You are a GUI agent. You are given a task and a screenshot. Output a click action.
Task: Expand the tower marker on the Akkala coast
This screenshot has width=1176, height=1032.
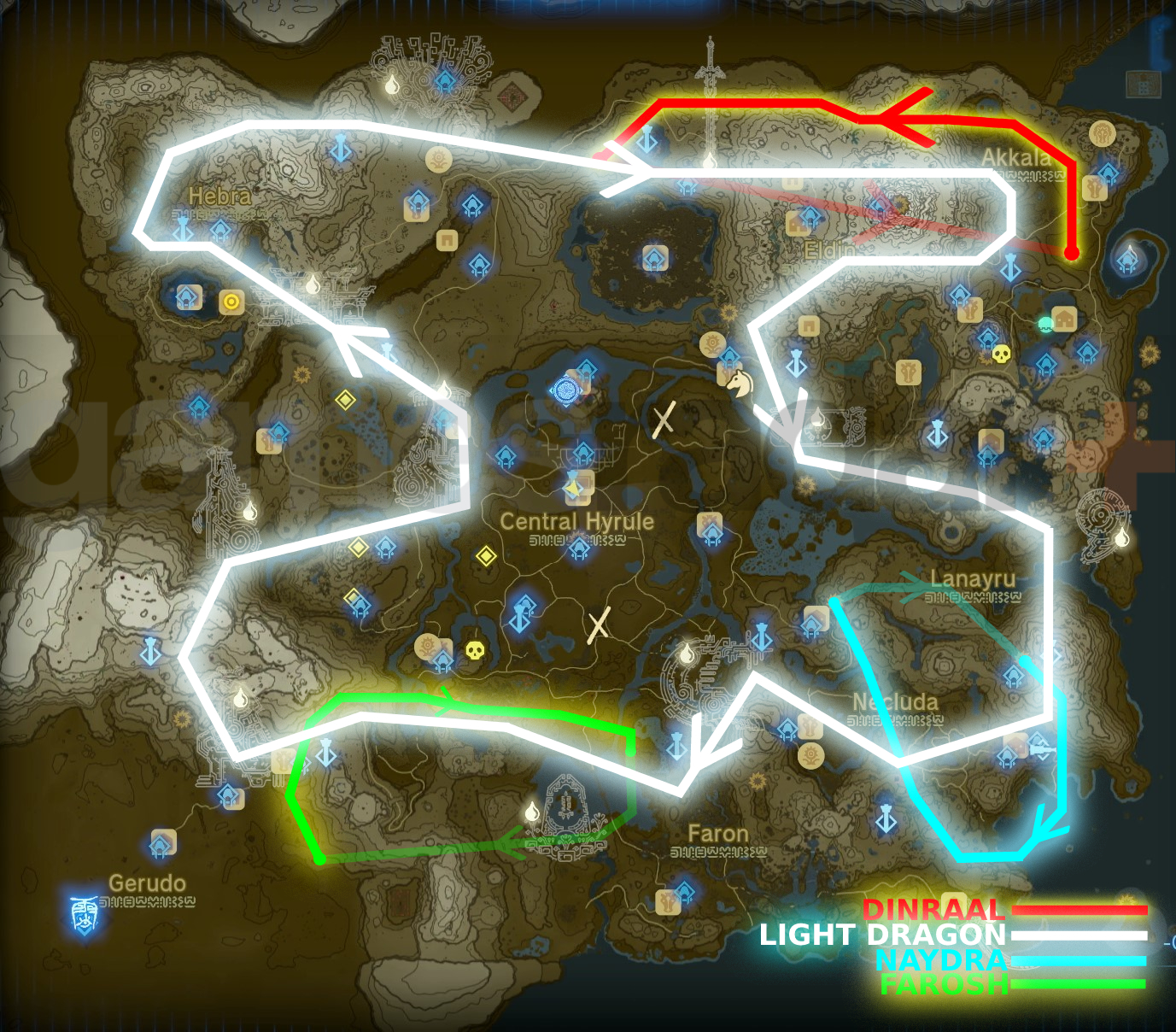[1009, 267]
